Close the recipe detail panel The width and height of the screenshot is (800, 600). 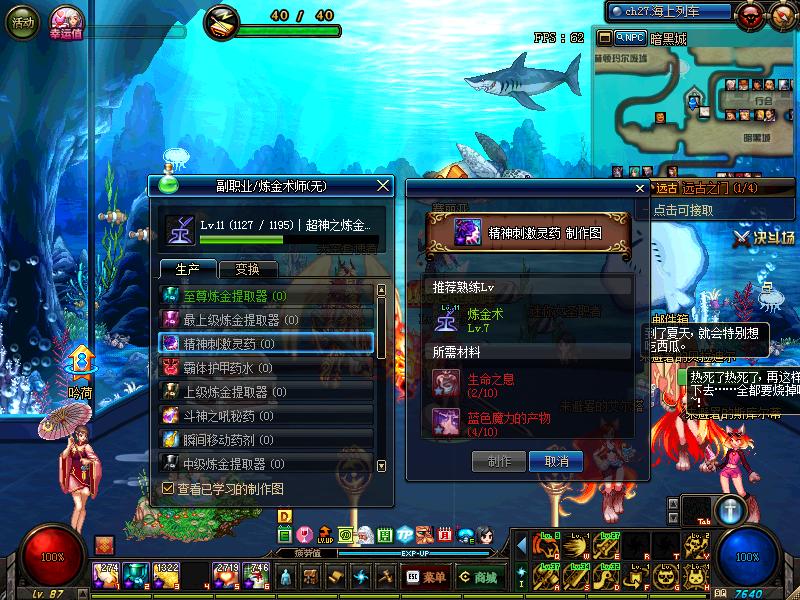[641, 187]
